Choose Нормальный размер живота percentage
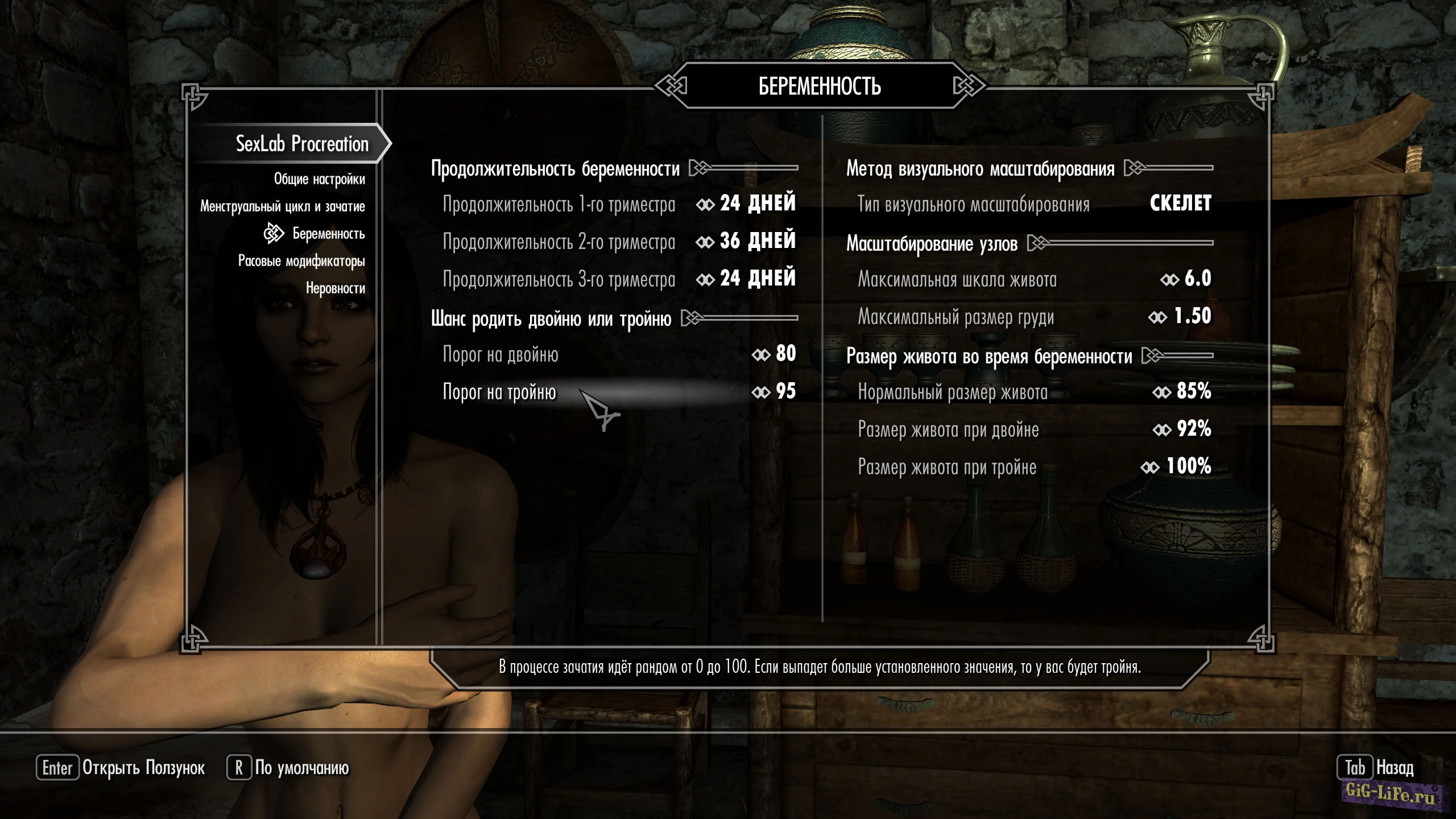The image size is (1456, 819). click(1034, 392)
